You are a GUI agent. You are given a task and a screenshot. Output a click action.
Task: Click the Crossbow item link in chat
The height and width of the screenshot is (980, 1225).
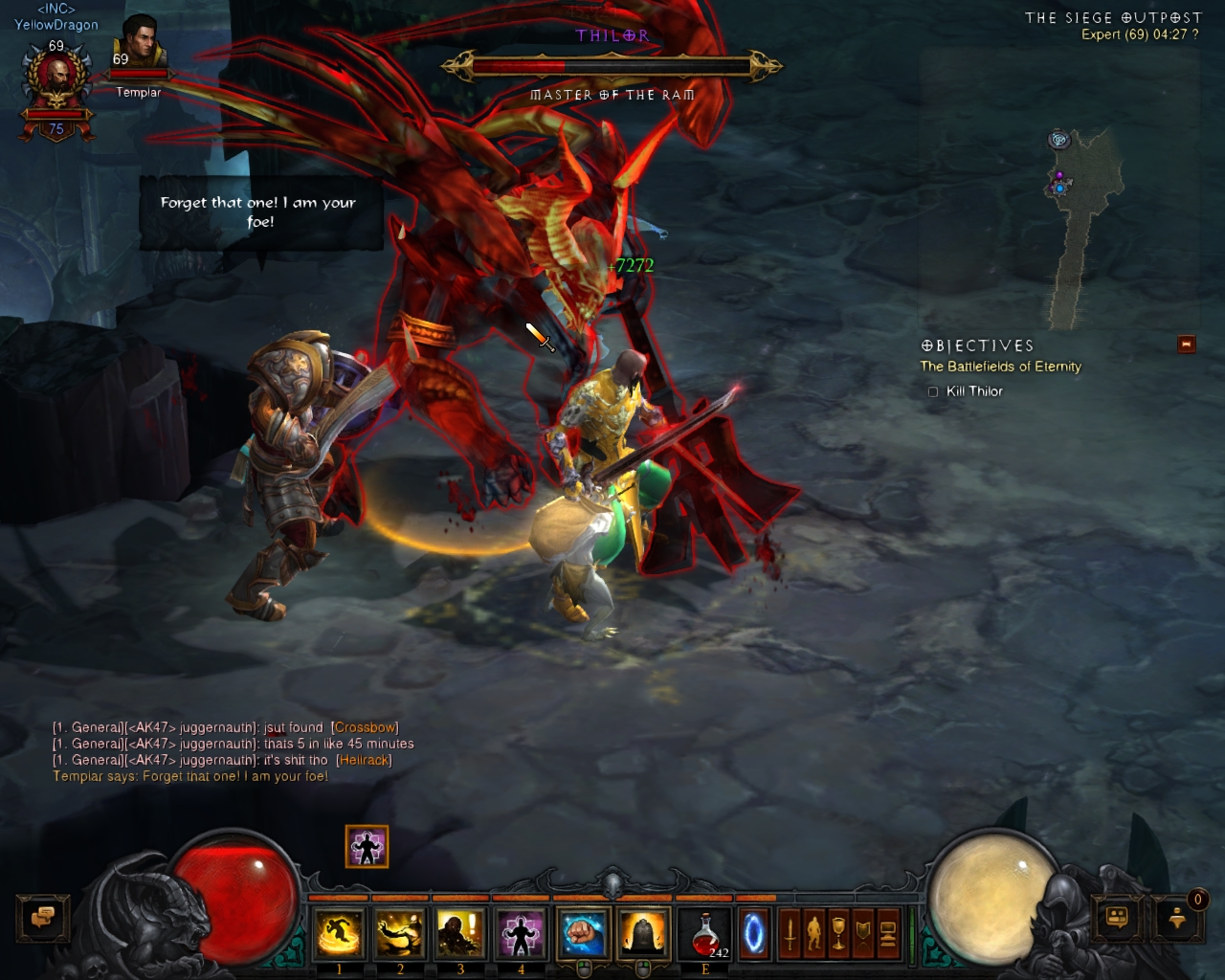tap(365, 727)
